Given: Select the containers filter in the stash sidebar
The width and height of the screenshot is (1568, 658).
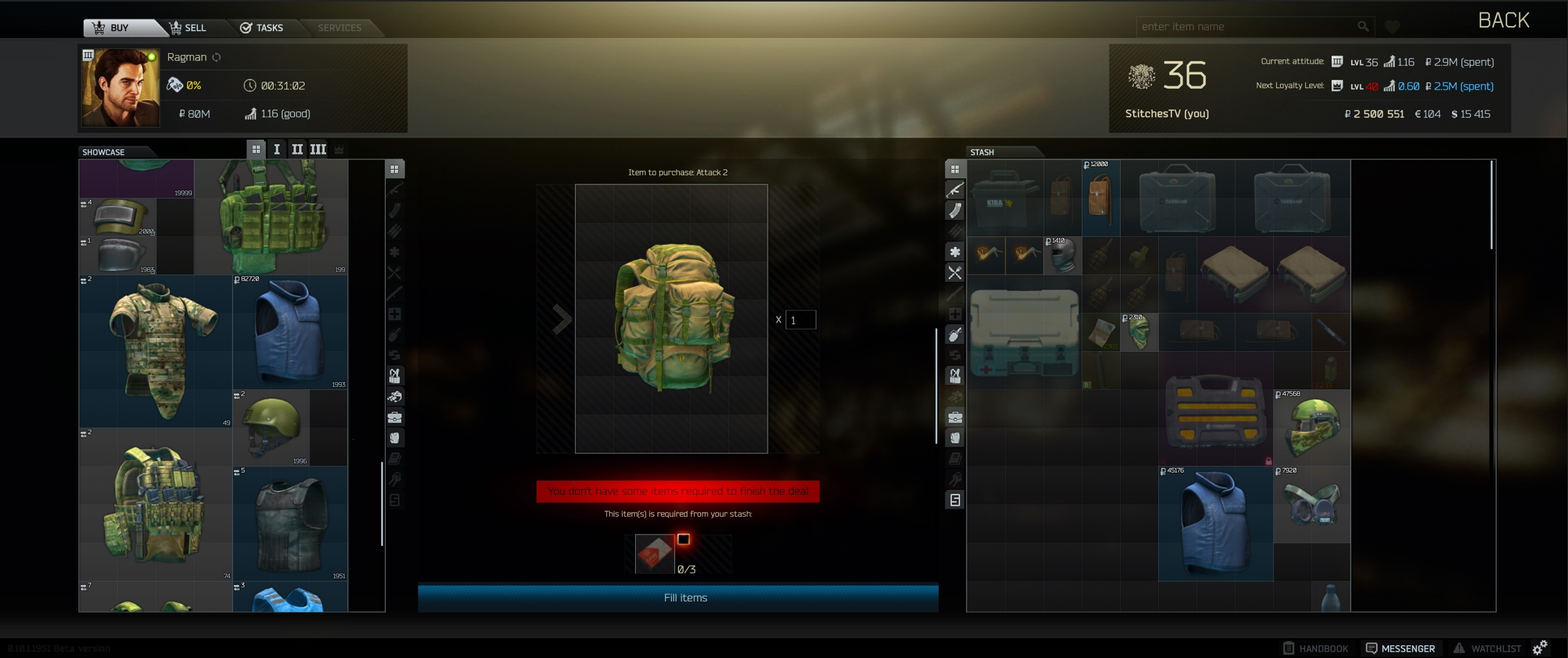Looking at the screenshot, I should 954,417.
